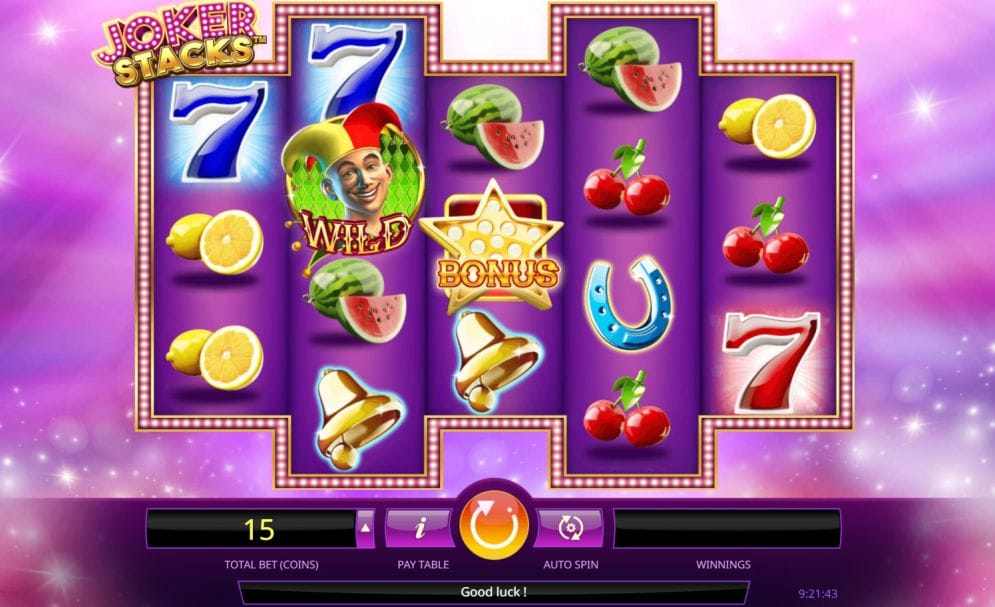Open the Pay Table info button
995x607 pixels.
point(420,527)
